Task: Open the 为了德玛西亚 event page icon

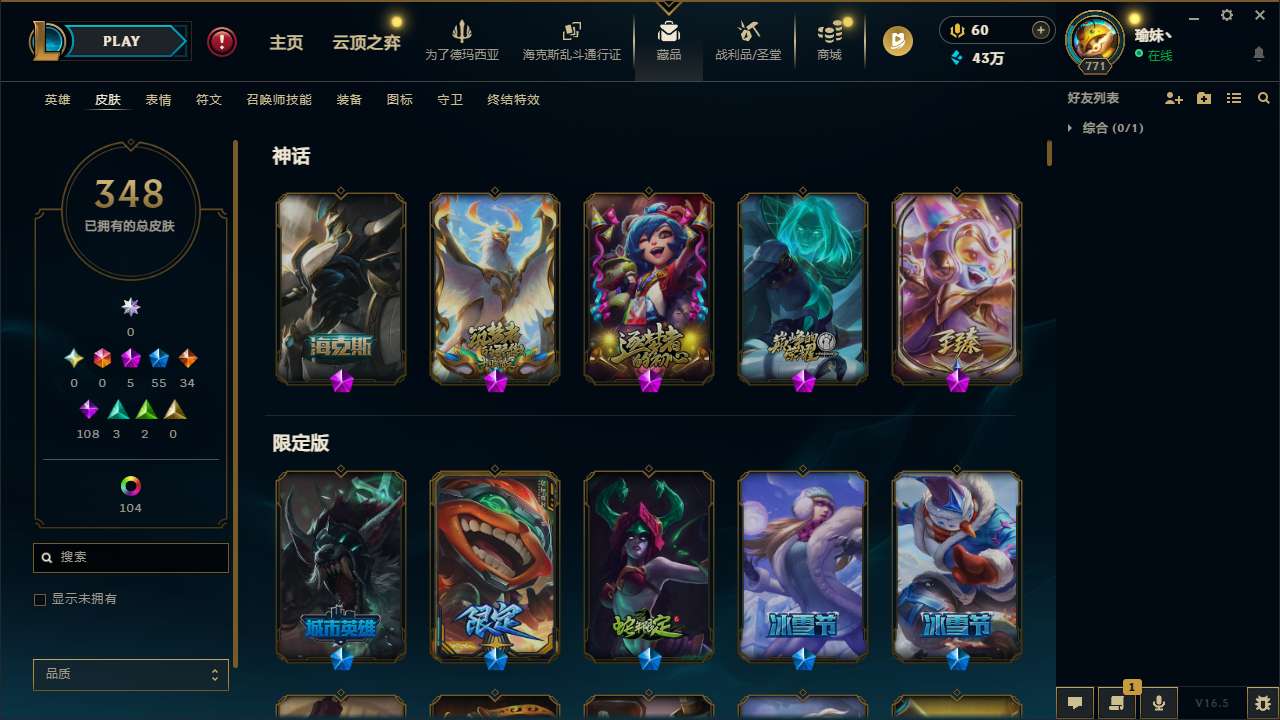Action: click(x=460, y=40)
